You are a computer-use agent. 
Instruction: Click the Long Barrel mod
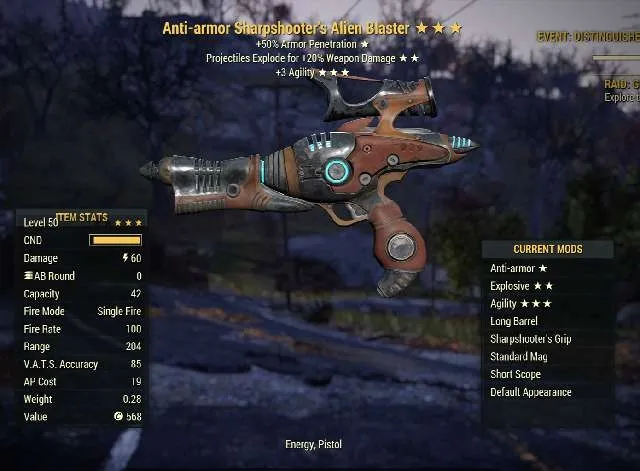(x=548, y=321)
